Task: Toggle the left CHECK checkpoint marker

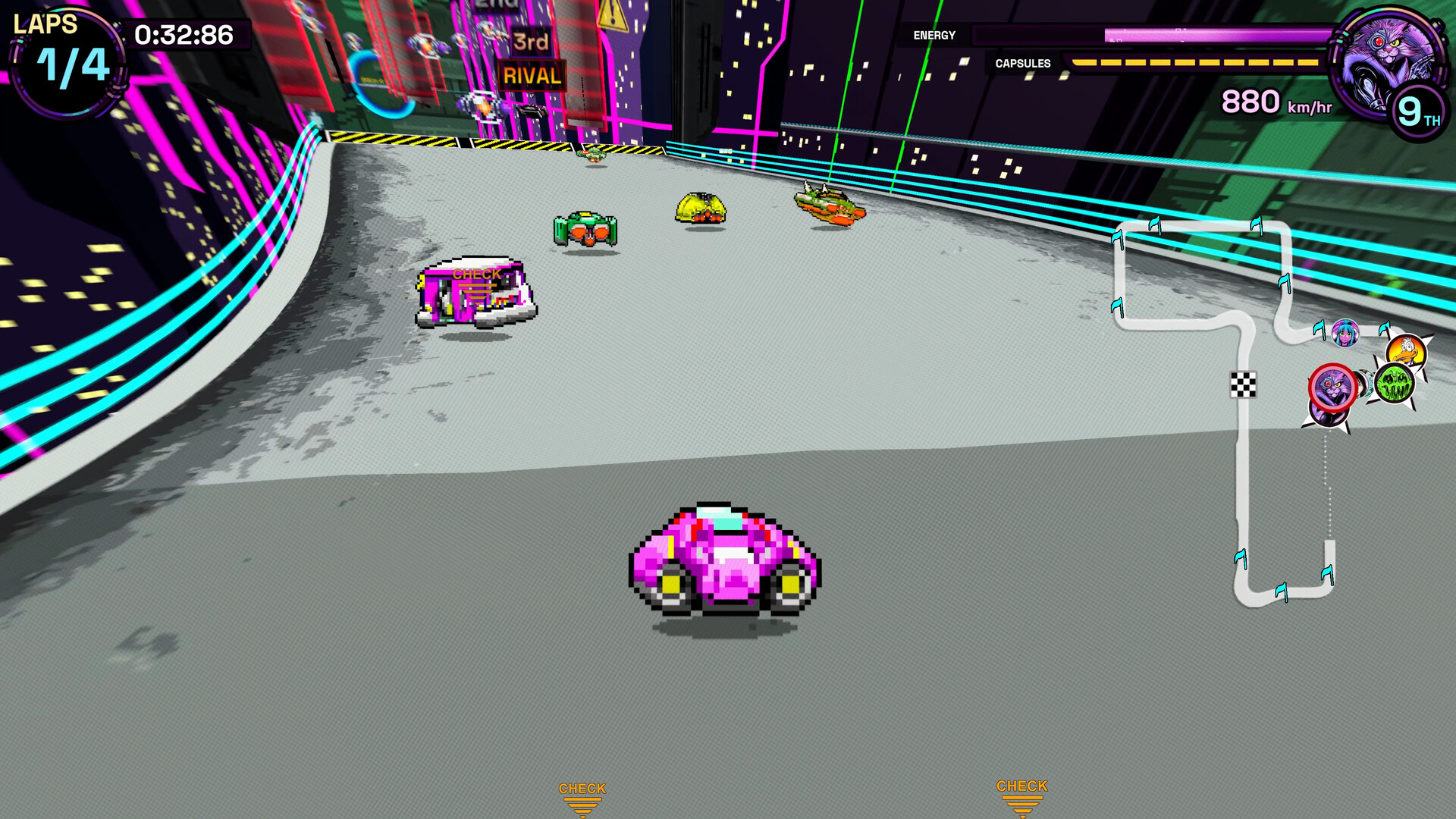Action: 582,795
